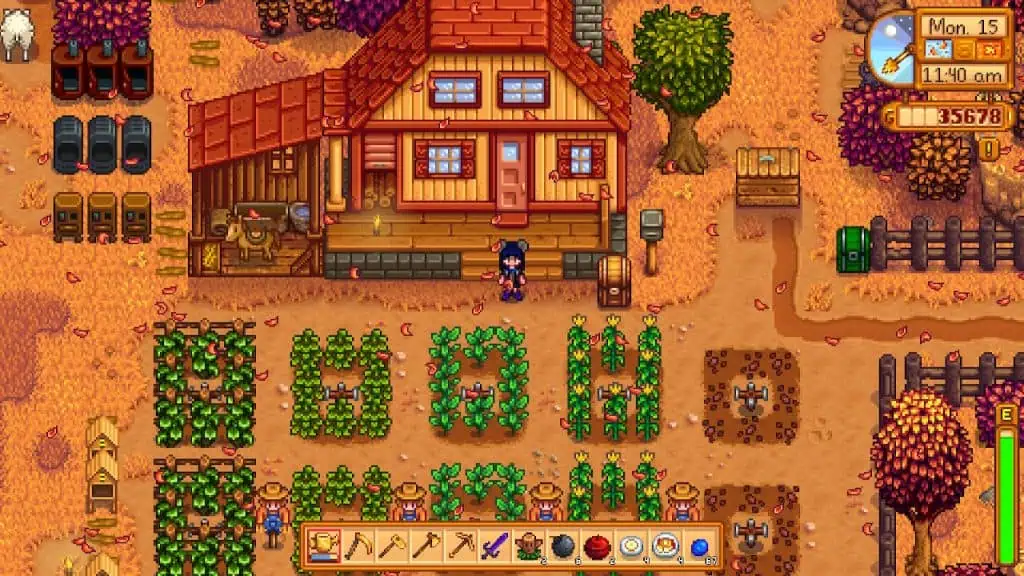Choose the blueberry stack in the hotbar
Viewport: 1024px width, 576px height.
pyautogui.click(x=698, y=546)
